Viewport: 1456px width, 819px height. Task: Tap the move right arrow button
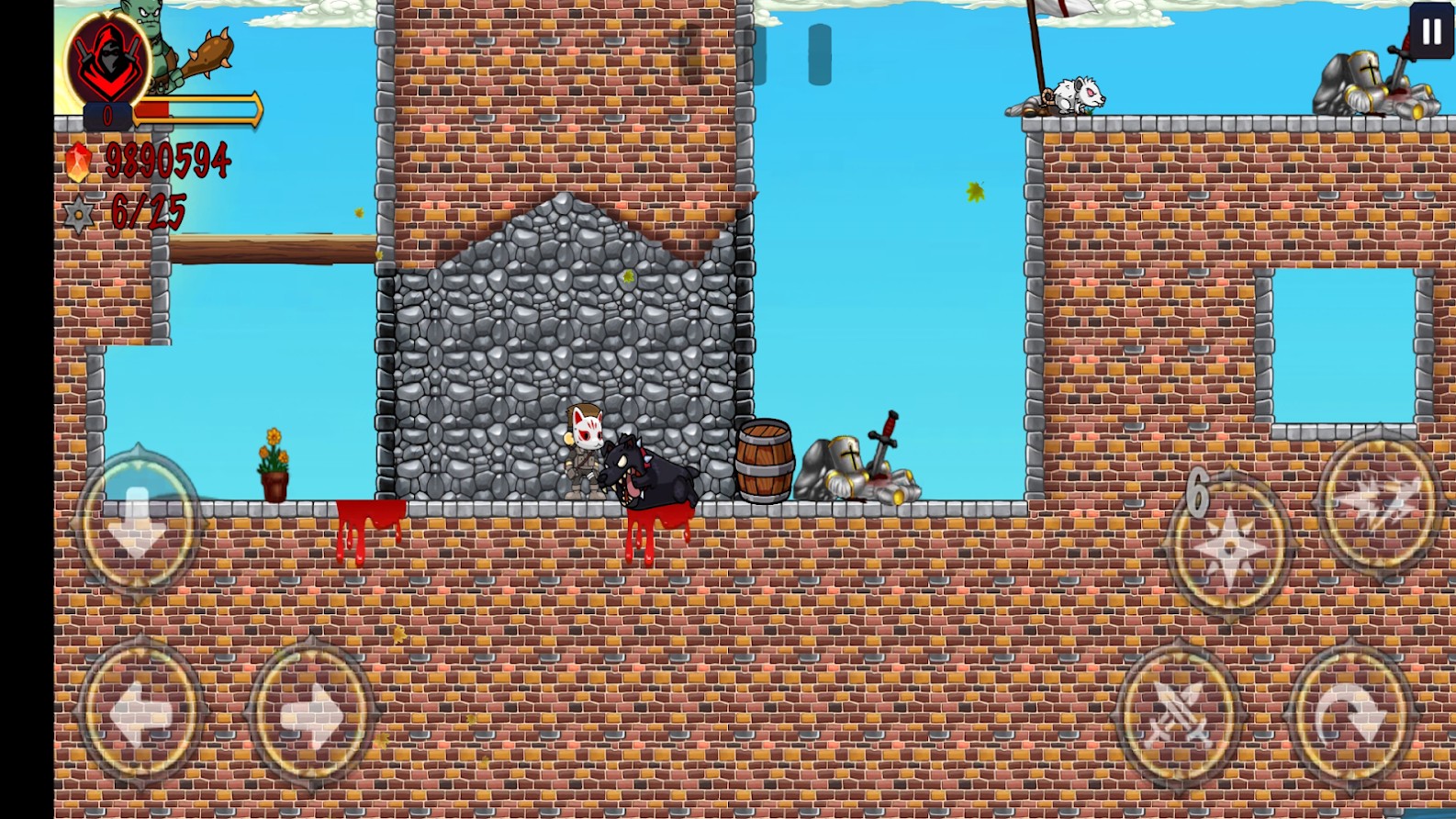click(x=311, y=712)
